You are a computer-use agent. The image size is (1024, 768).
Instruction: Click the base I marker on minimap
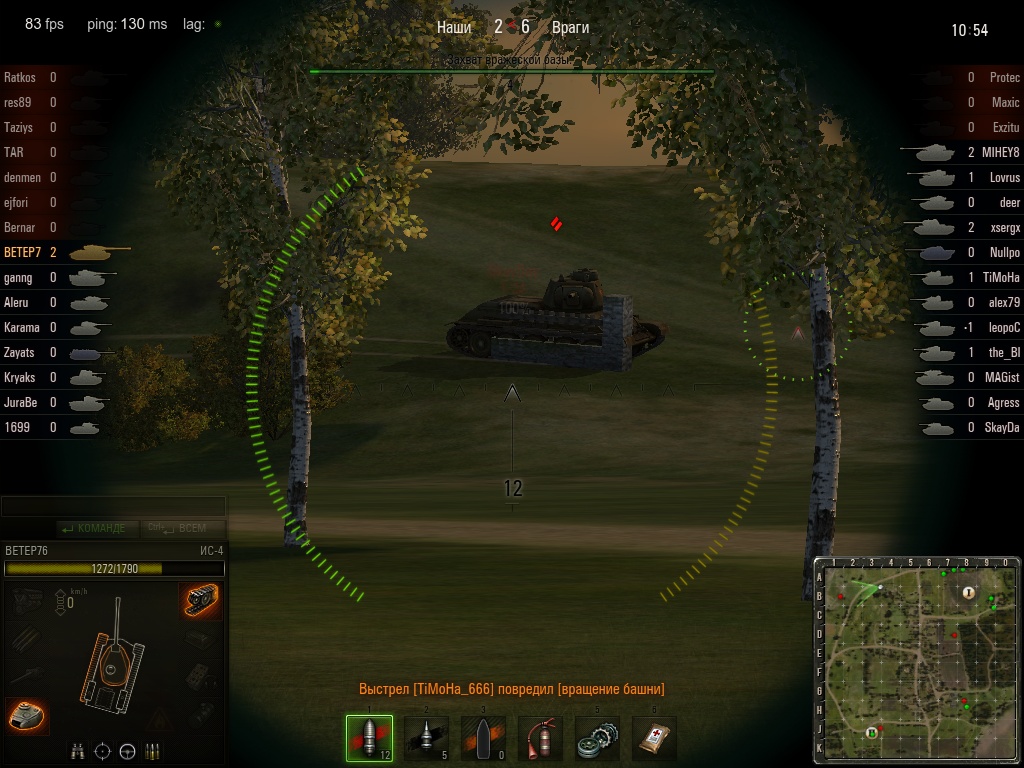(x=968, y=593)
